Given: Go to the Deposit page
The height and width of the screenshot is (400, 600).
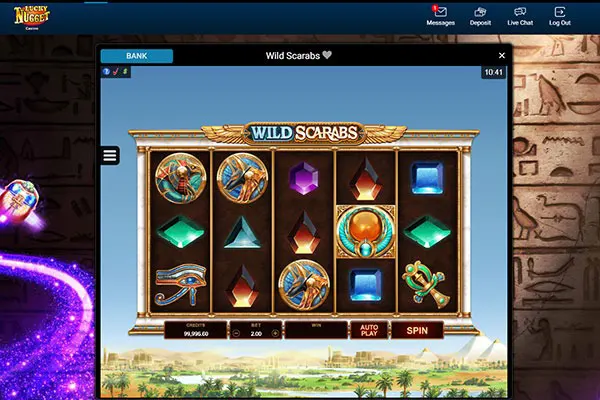Looking at the screenshot, I should (480, 16).
